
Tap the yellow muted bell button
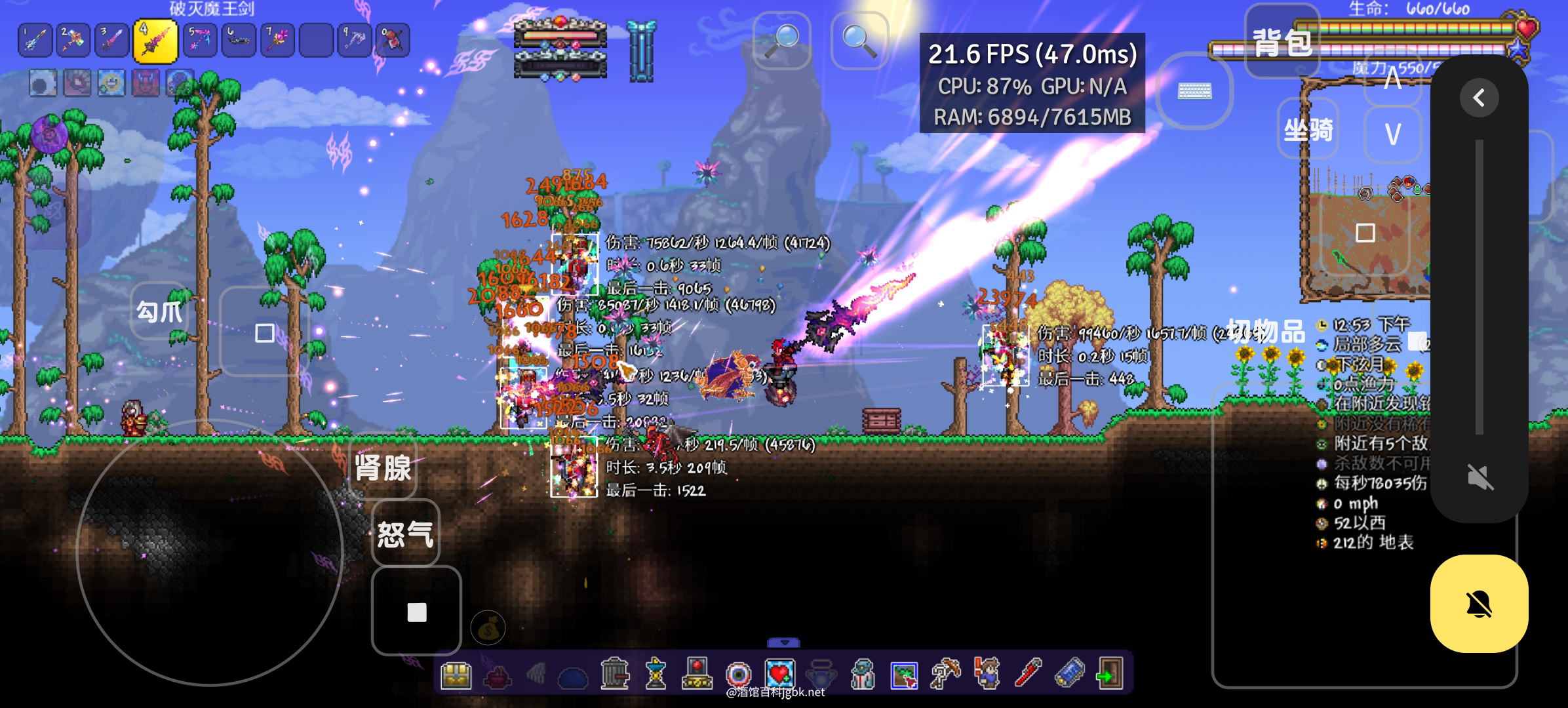[x=1479, y=604]
